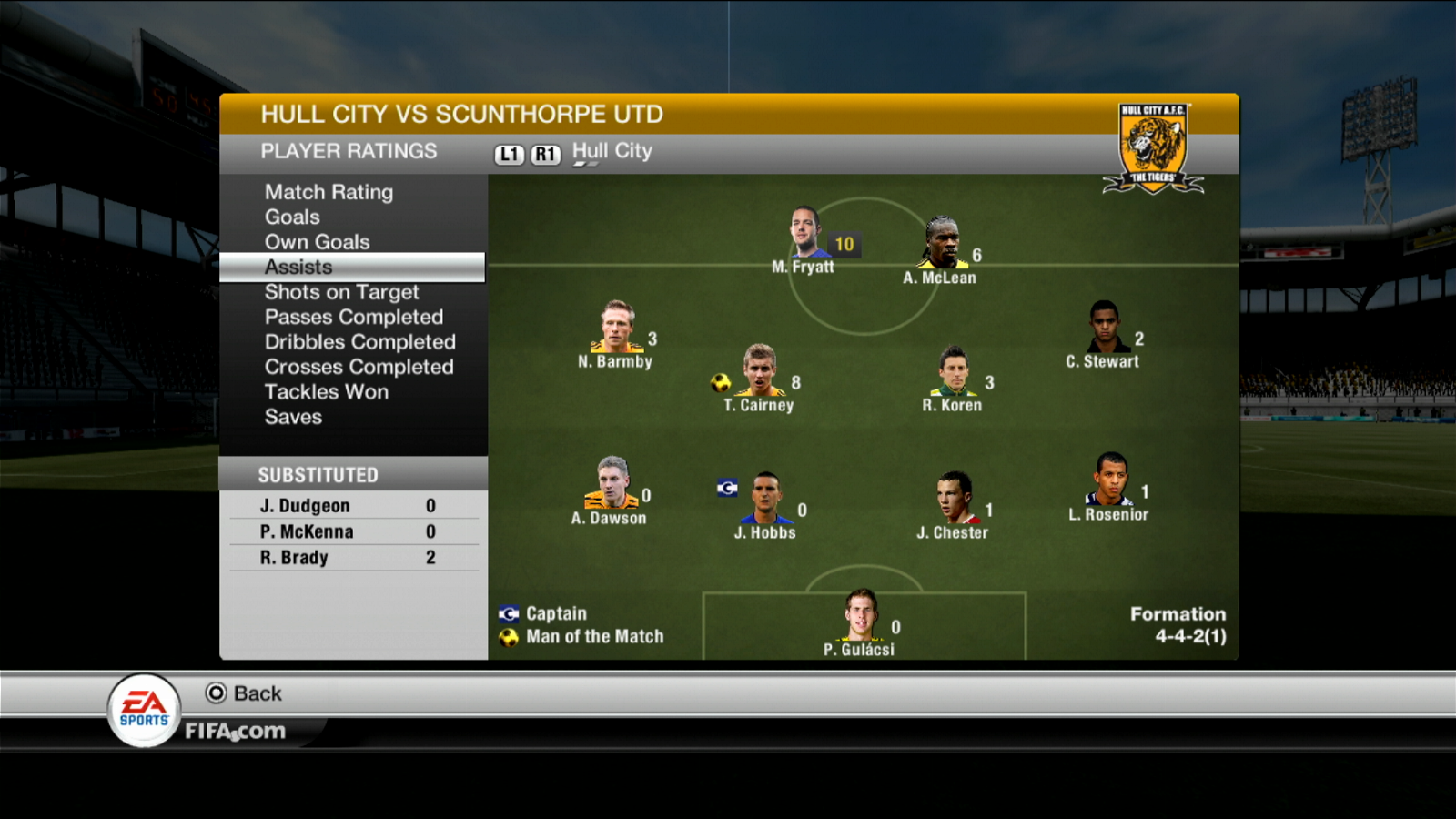The height and width of the screenshot is (819, 1456).
Task: Select the J. Dudgeon substitute row
Action: click(353, 506)
